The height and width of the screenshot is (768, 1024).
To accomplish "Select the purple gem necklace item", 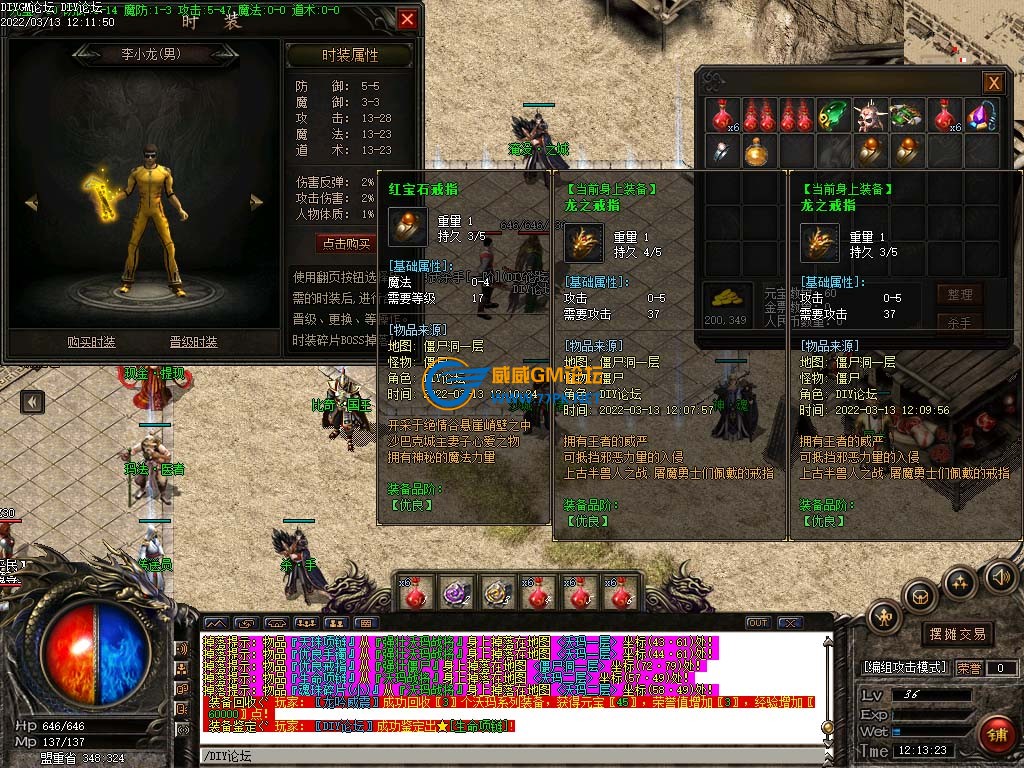I will coord(981,115).
